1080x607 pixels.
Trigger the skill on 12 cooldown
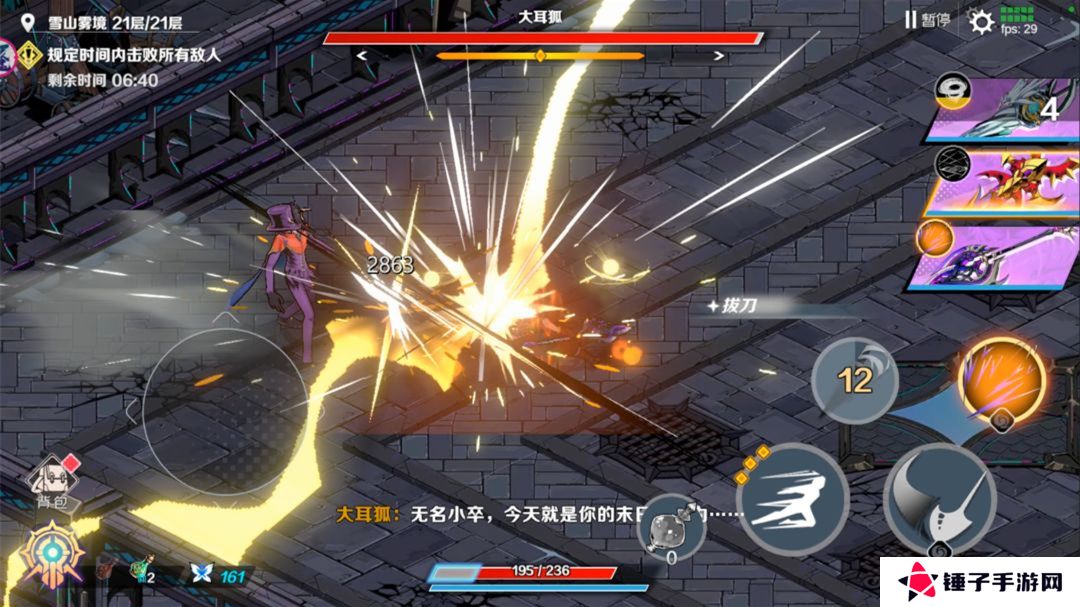tap(854, 379)
